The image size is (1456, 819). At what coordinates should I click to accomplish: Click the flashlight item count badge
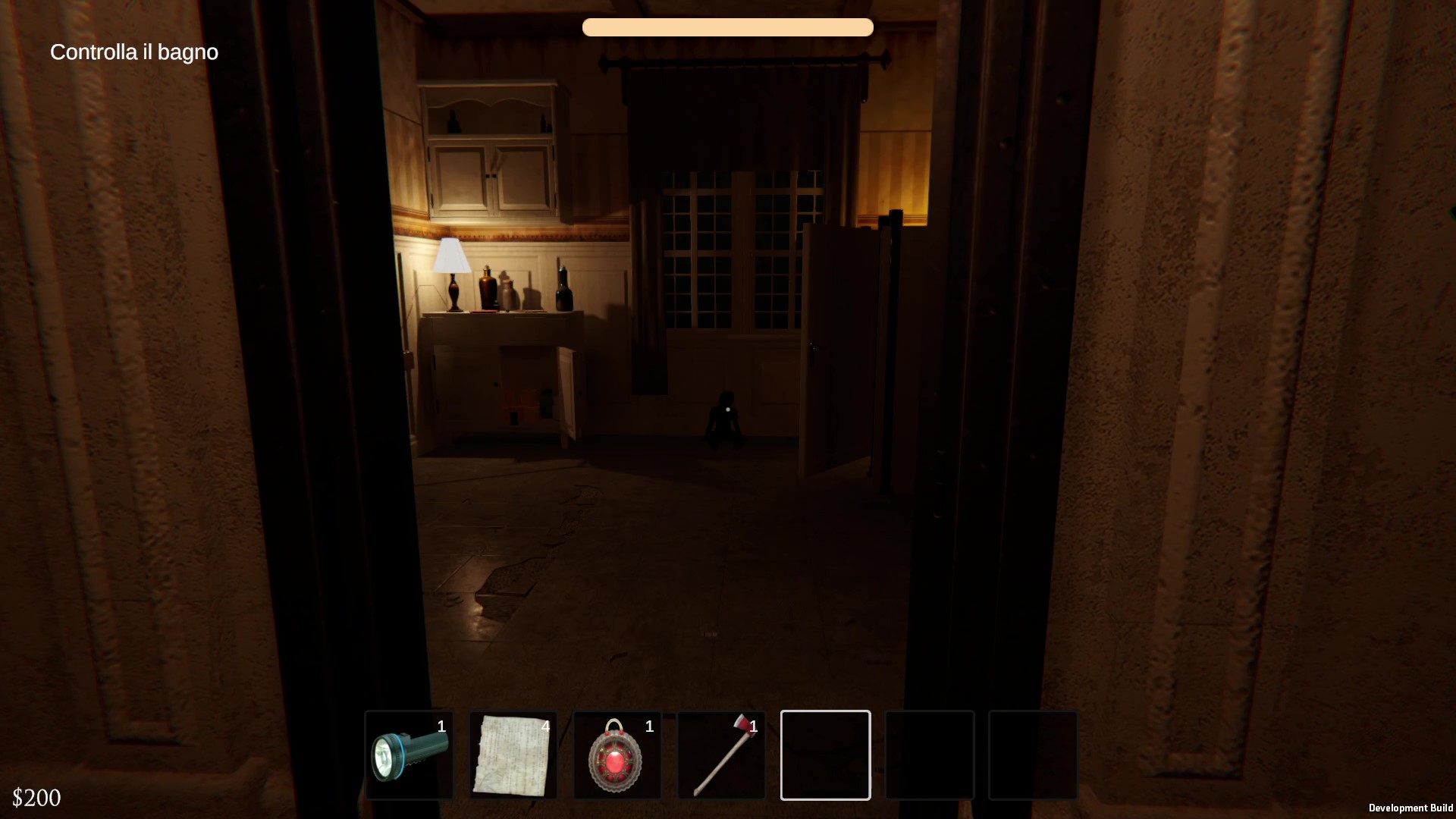[442, 726]
